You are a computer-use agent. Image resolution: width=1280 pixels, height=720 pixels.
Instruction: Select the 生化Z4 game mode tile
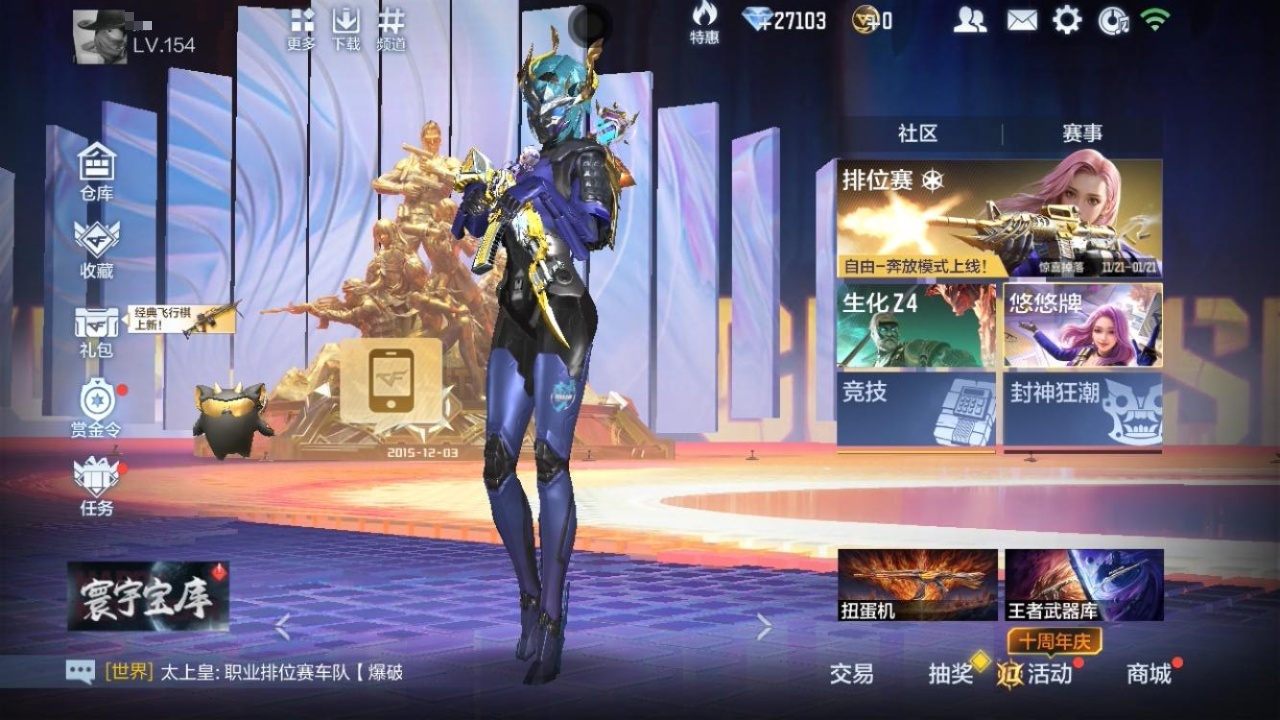tap(916, 326)
